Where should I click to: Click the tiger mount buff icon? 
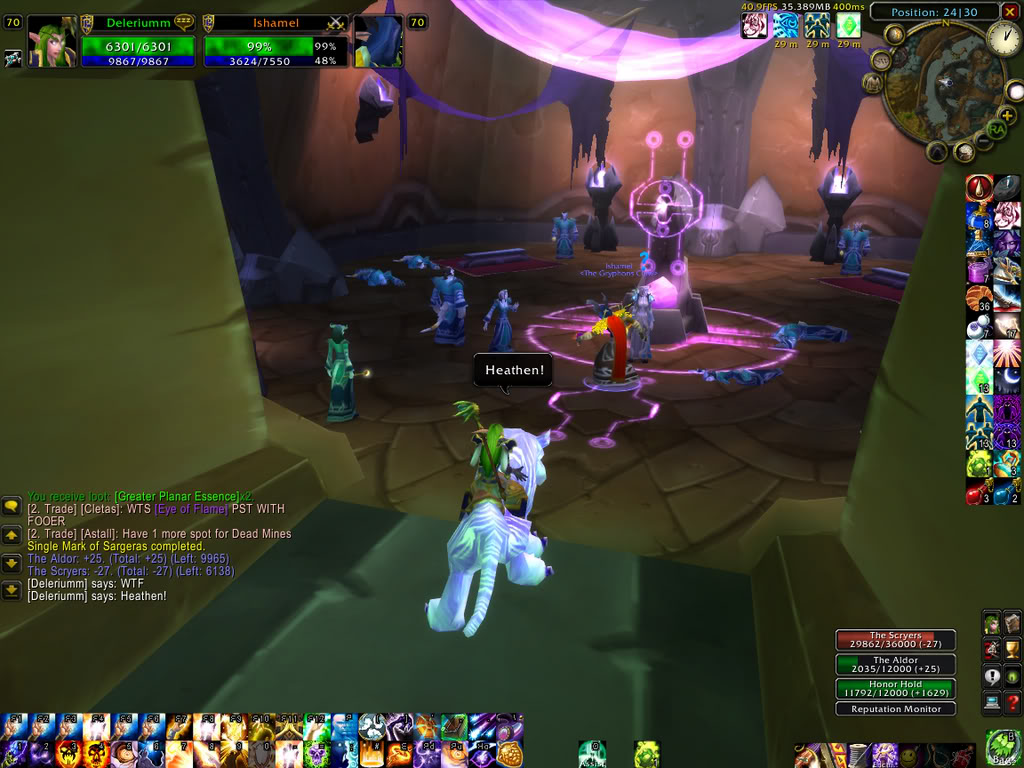click(x=754, y=25)
